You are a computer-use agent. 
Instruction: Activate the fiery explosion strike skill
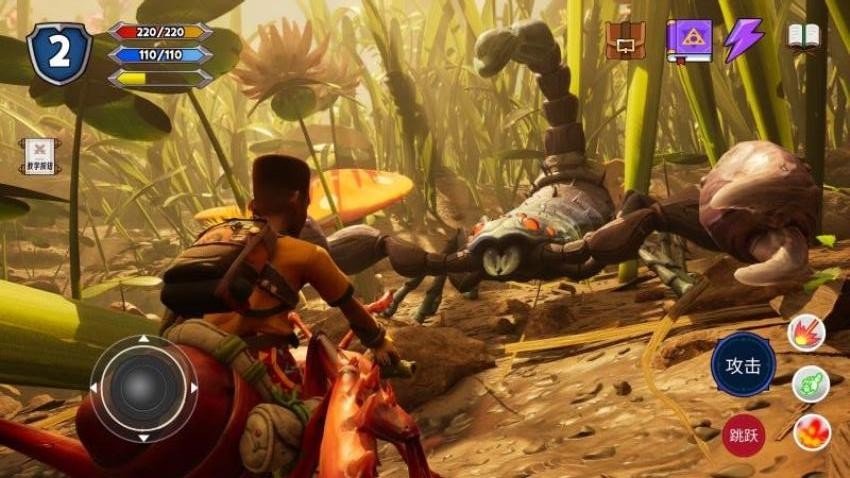coord(806,333)
